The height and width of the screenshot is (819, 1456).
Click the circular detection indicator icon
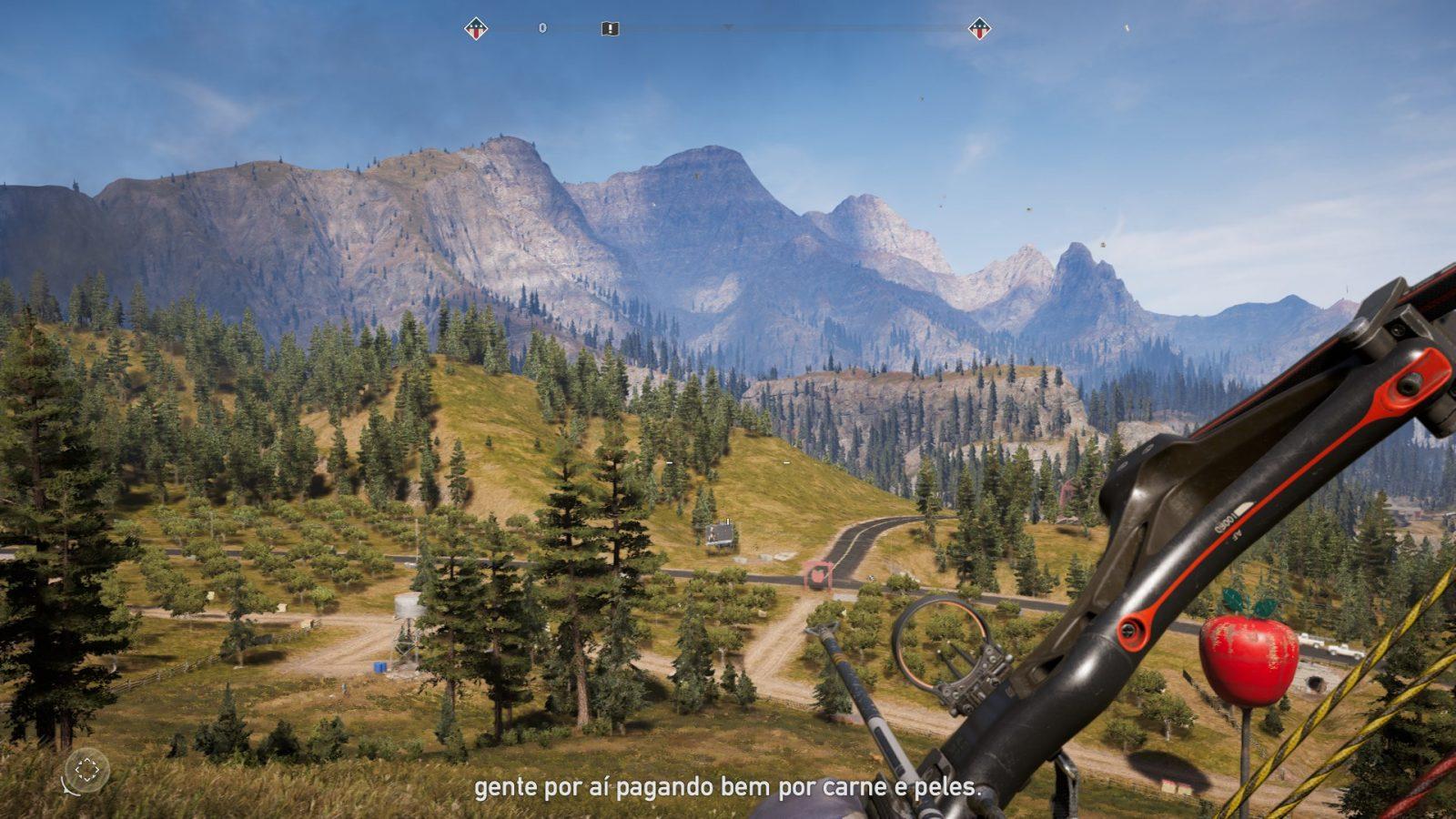[x=87, y=770]
